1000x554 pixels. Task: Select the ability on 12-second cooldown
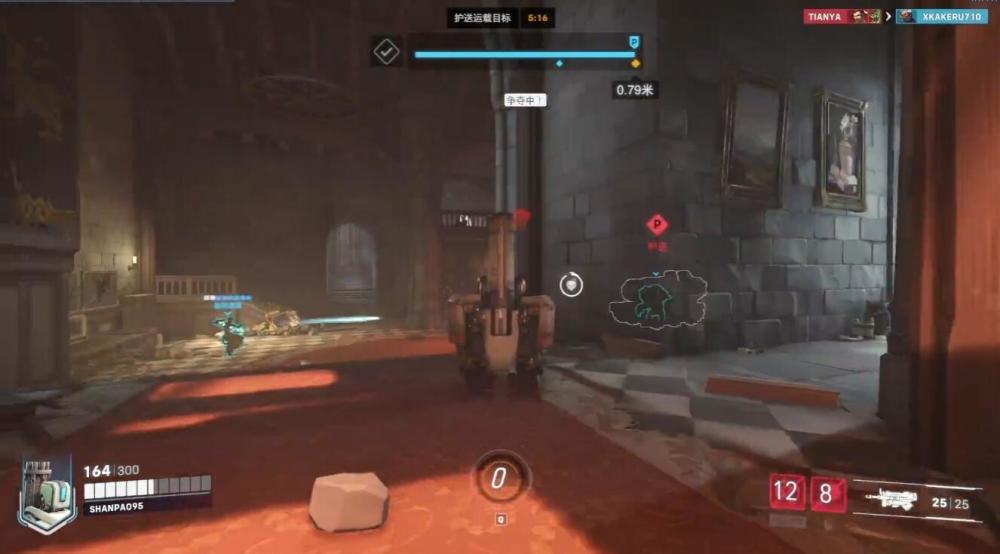click(787, 492)
